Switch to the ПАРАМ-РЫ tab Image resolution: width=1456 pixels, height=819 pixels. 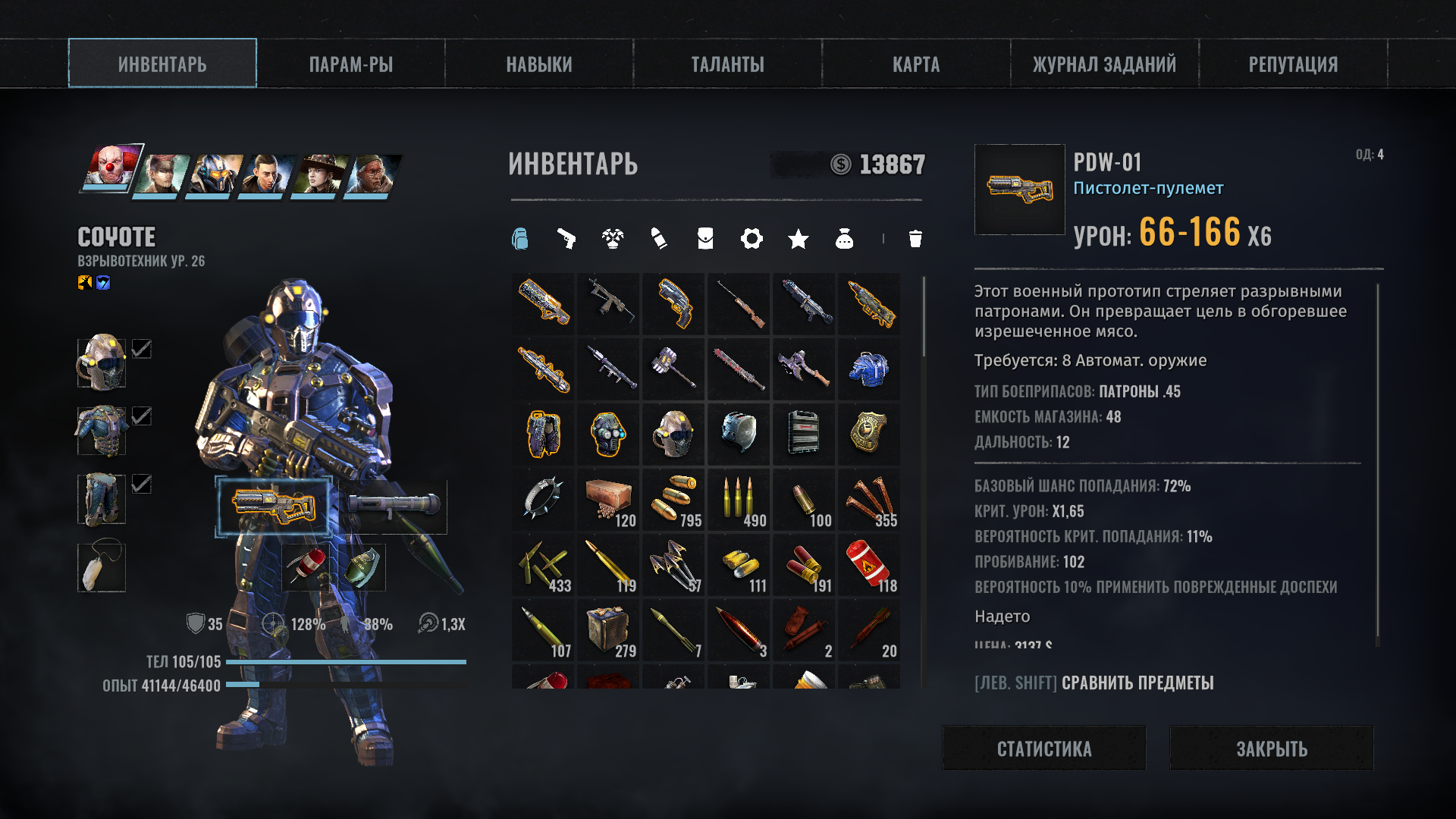coord(350,64)
